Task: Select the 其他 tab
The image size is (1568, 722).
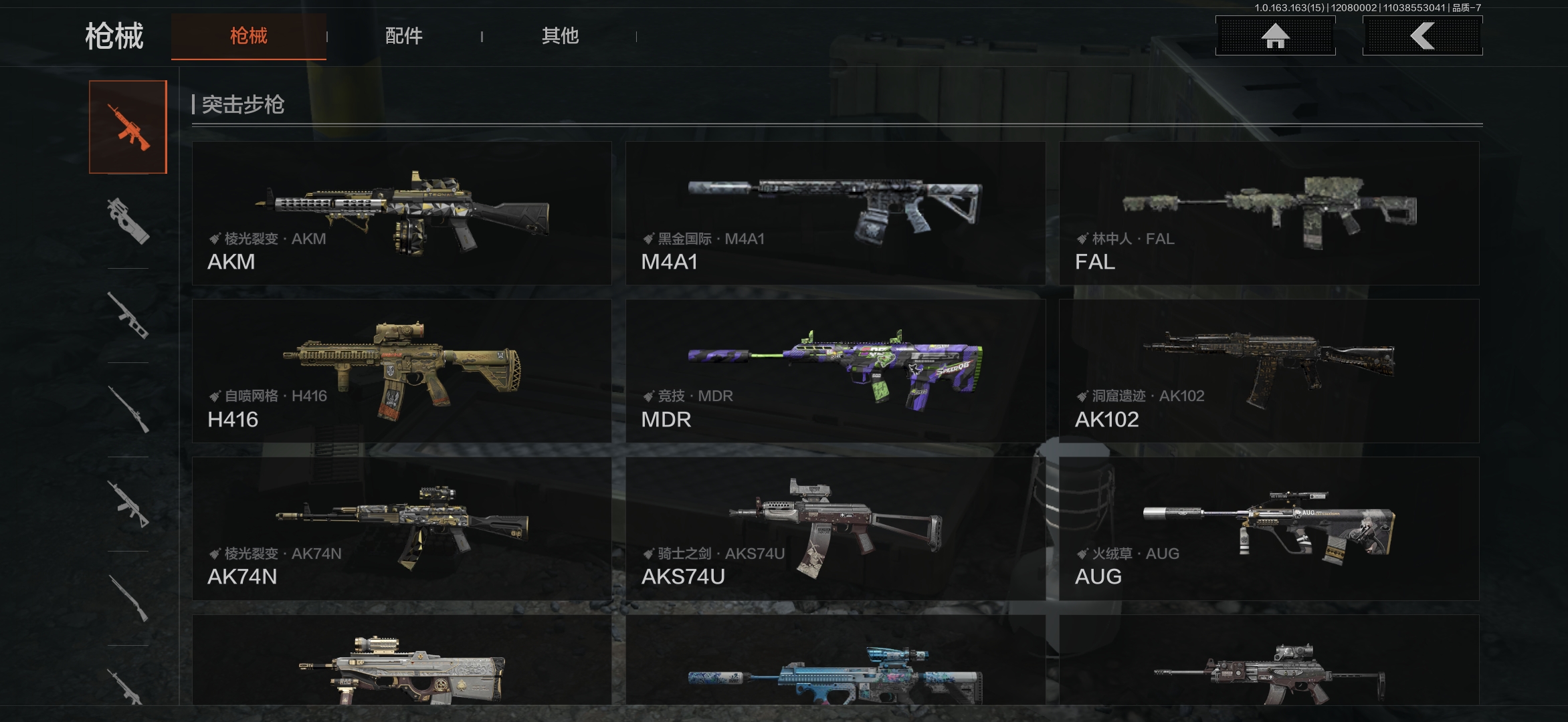Action: [560, 36]
